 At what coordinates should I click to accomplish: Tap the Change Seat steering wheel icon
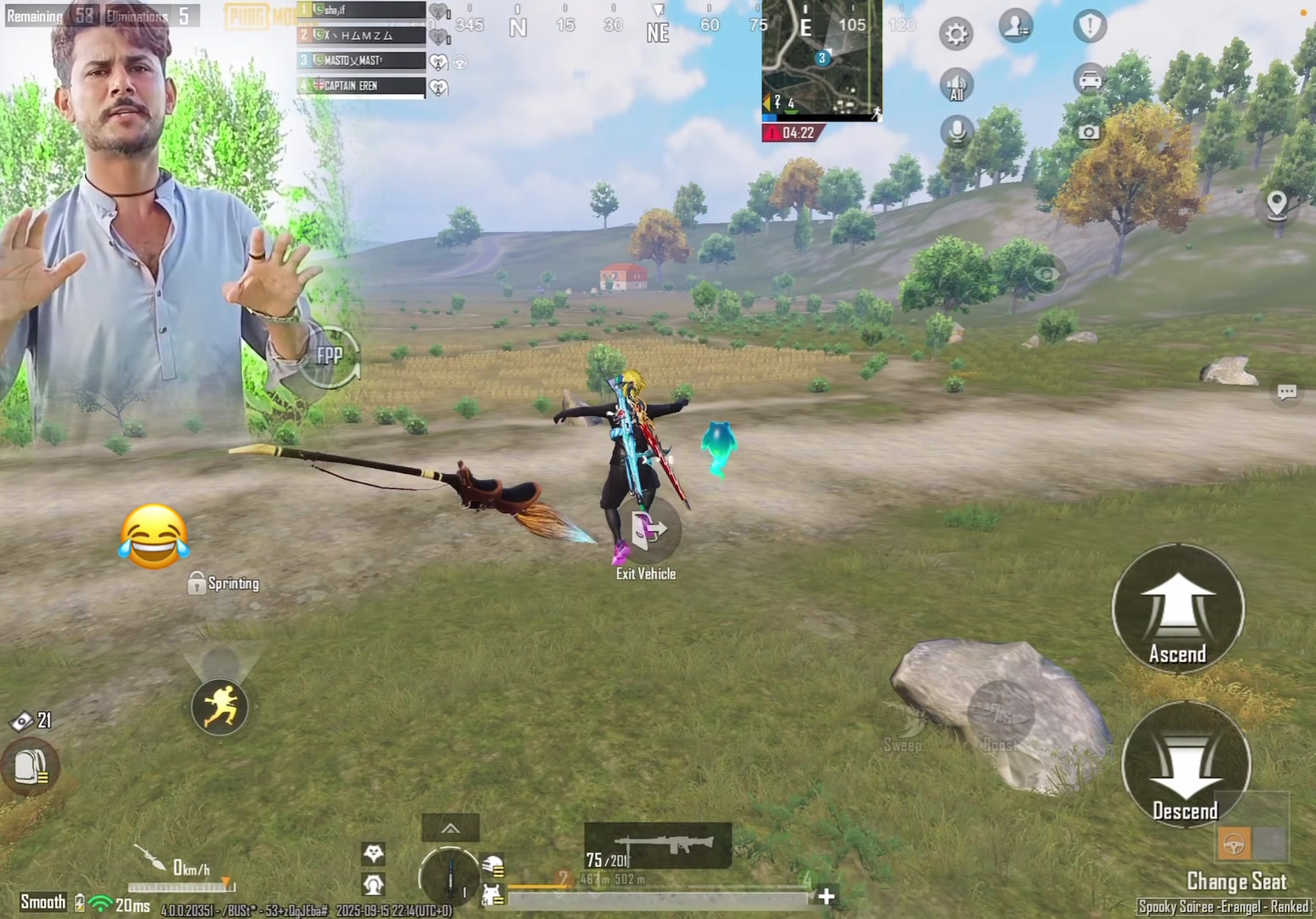click(1233, 844)
